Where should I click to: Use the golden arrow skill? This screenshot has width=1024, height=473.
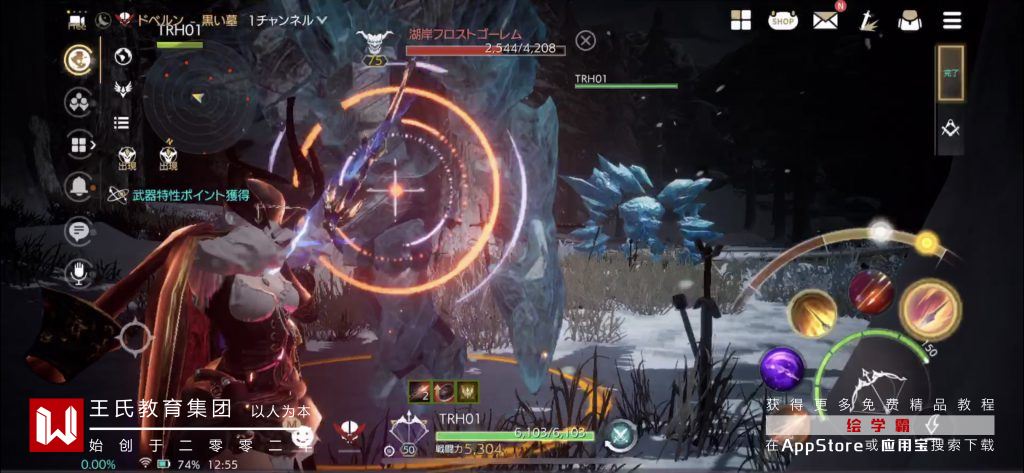click(x=812, y=313)
